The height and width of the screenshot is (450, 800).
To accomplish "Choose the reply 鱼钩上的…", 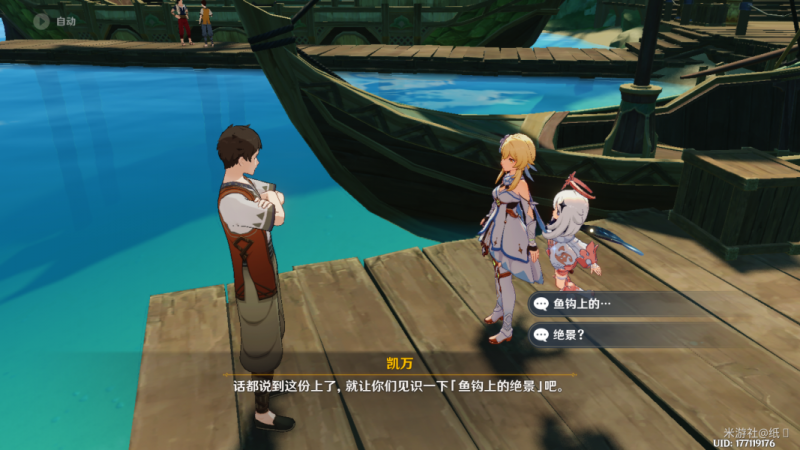I will [x=610, y=304].
